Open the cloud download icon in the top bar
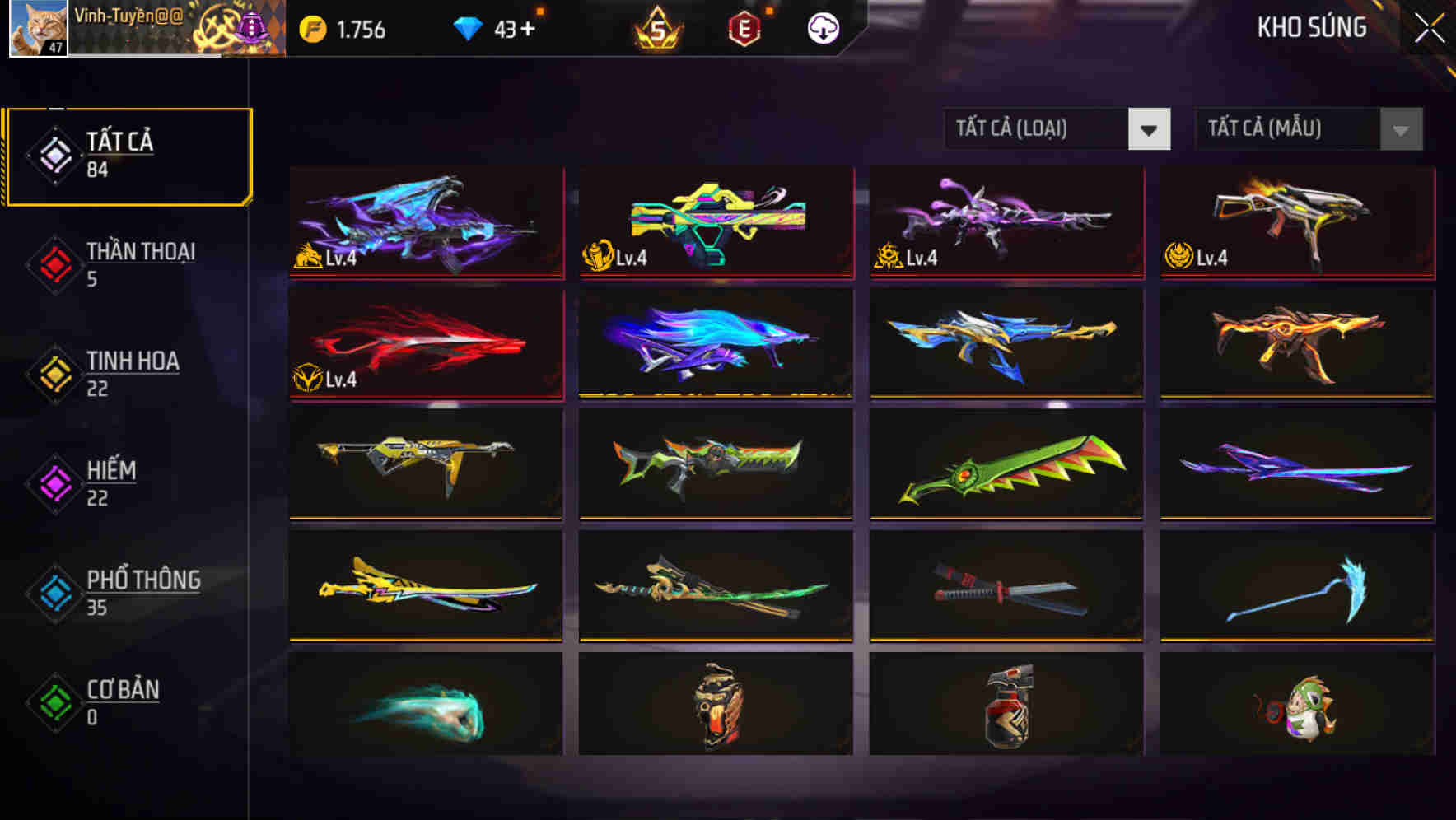Screen dimensions: 1456x820 coord(822,27)
